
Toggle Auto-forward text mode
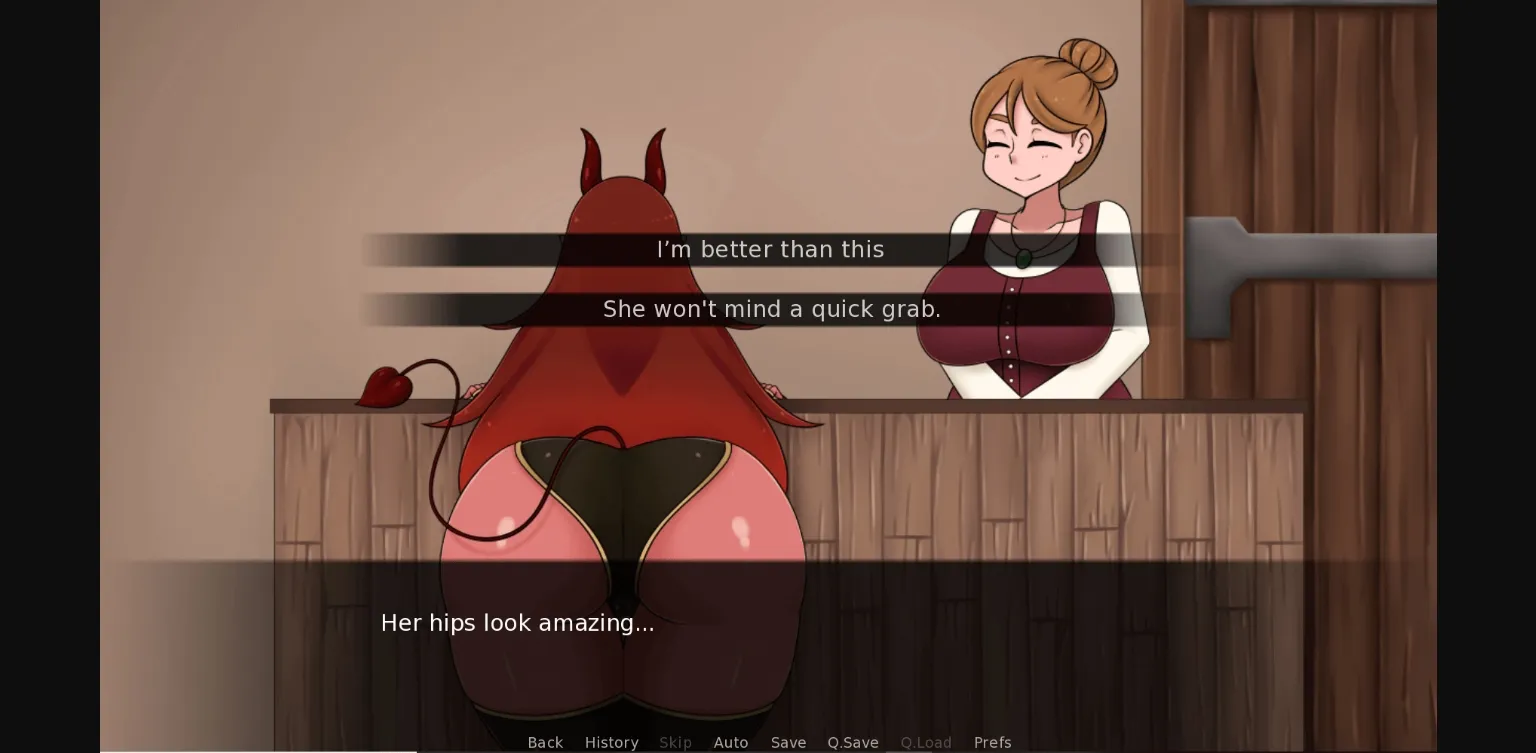click(731, 742)
